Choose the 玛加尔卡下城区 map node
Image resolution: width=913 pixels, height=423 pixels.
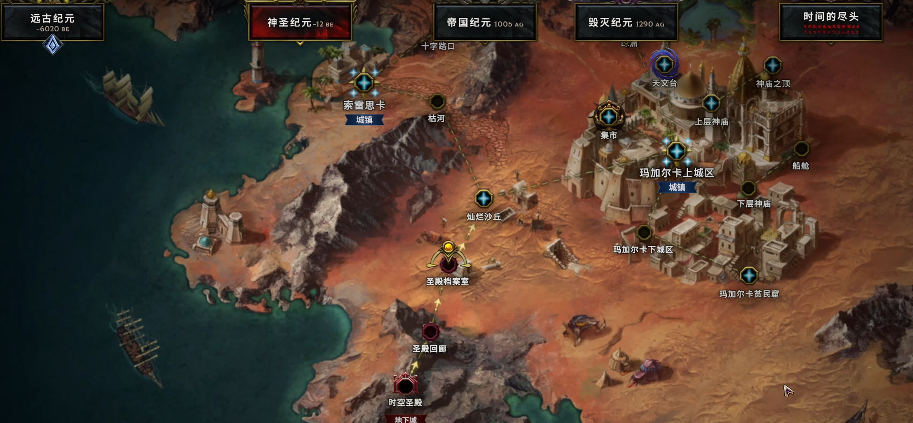coord(644,233)
